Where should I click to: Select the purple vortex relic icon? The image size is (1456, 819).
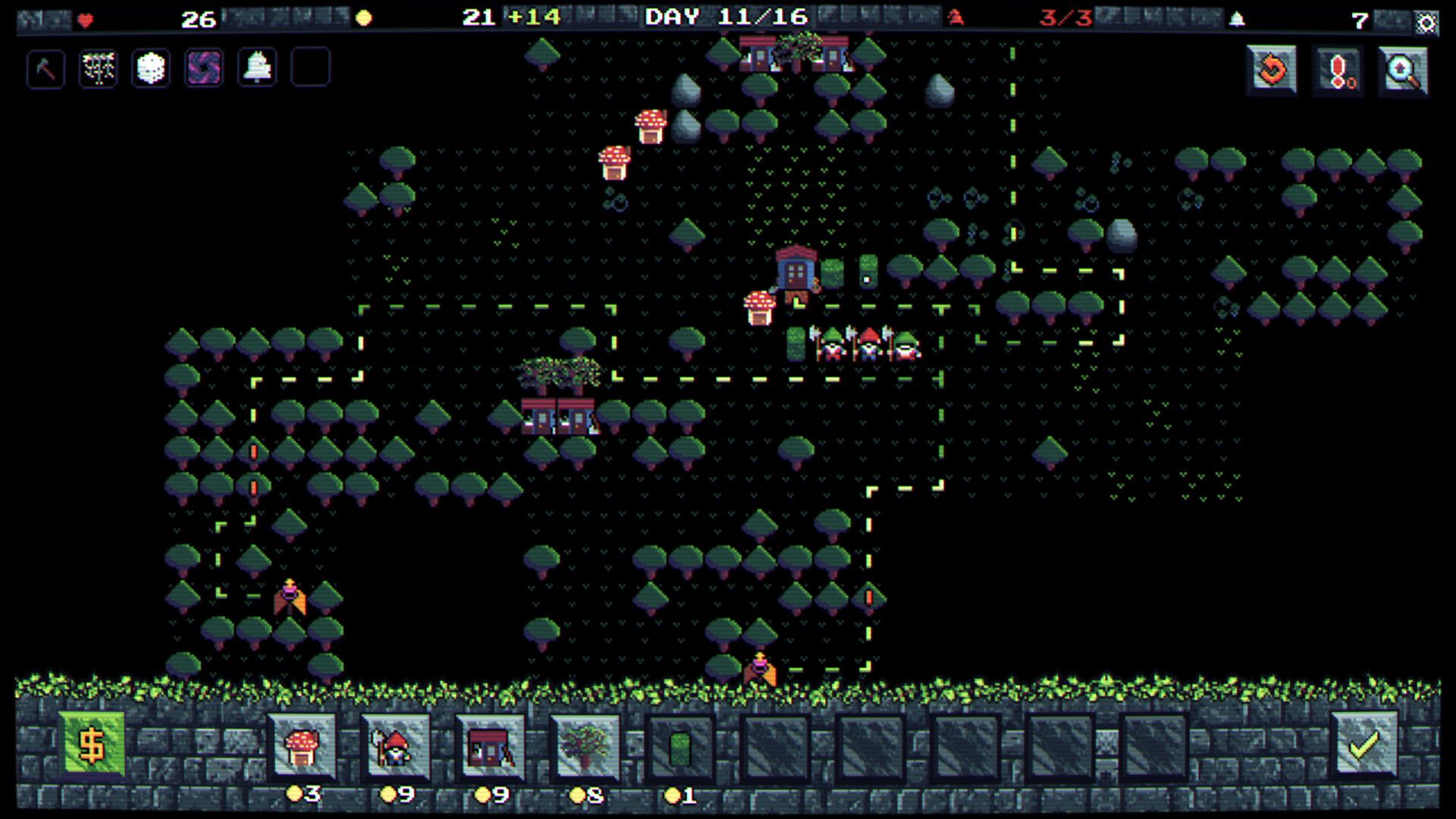coord(204,68)
